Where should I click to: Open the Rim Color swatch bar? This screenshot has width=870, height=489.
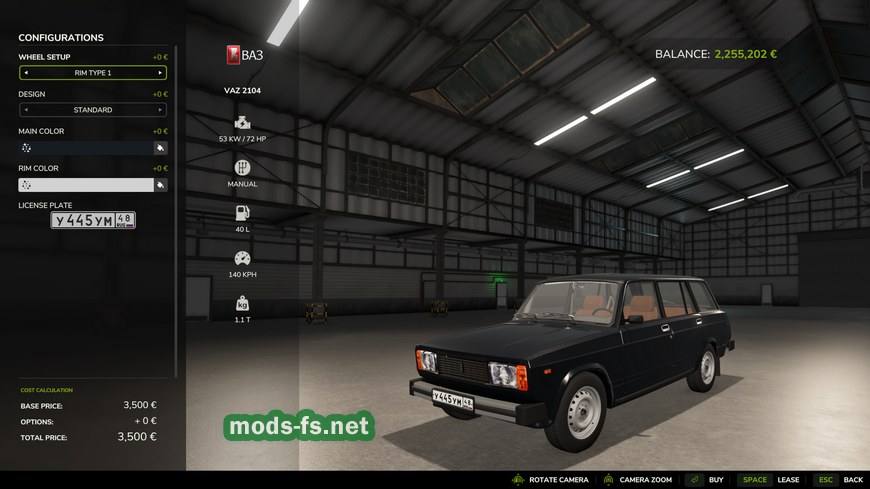(86, 185)
